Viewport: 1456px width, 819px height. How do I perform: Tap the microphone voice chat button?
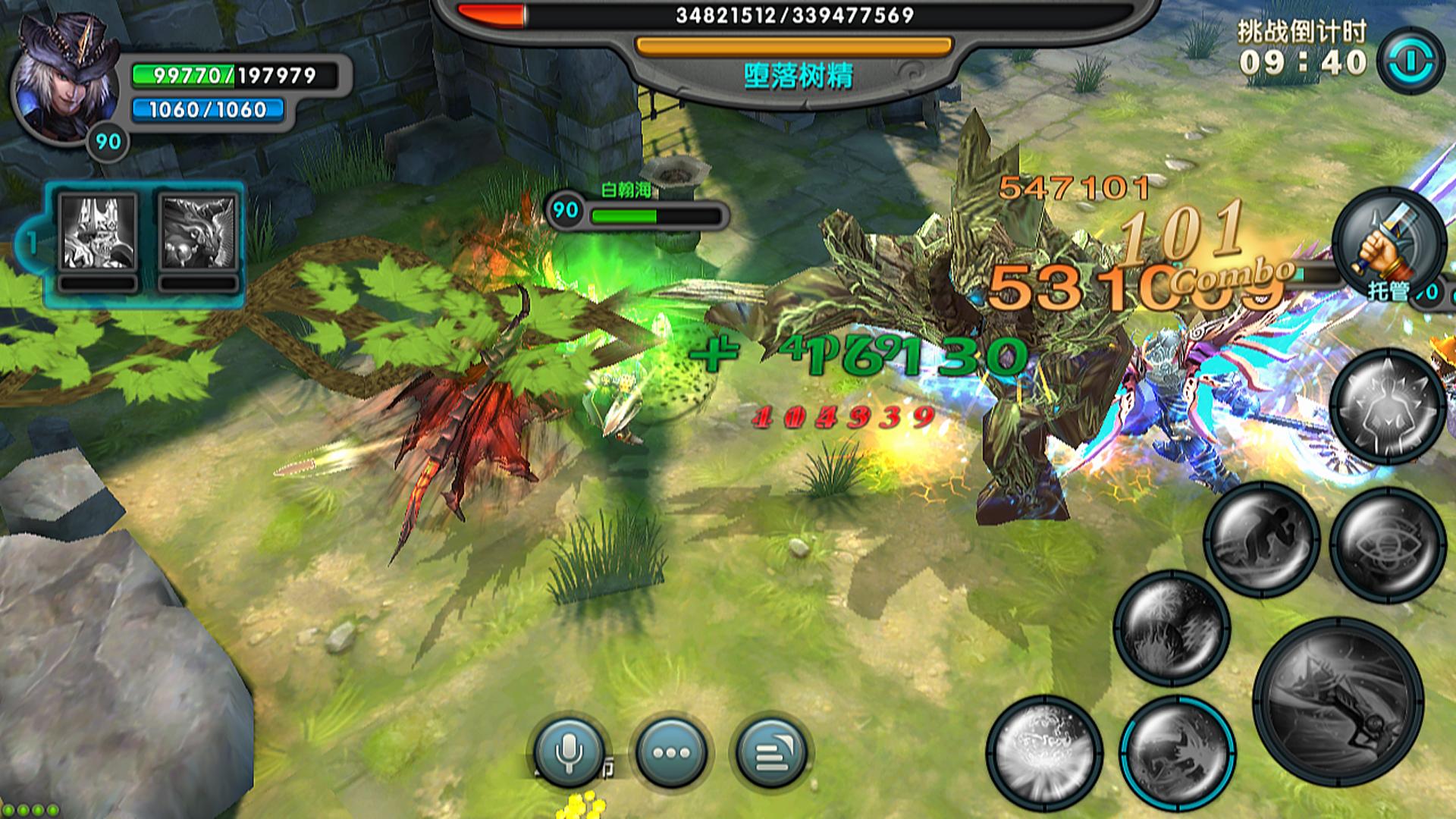coord(569,752)
